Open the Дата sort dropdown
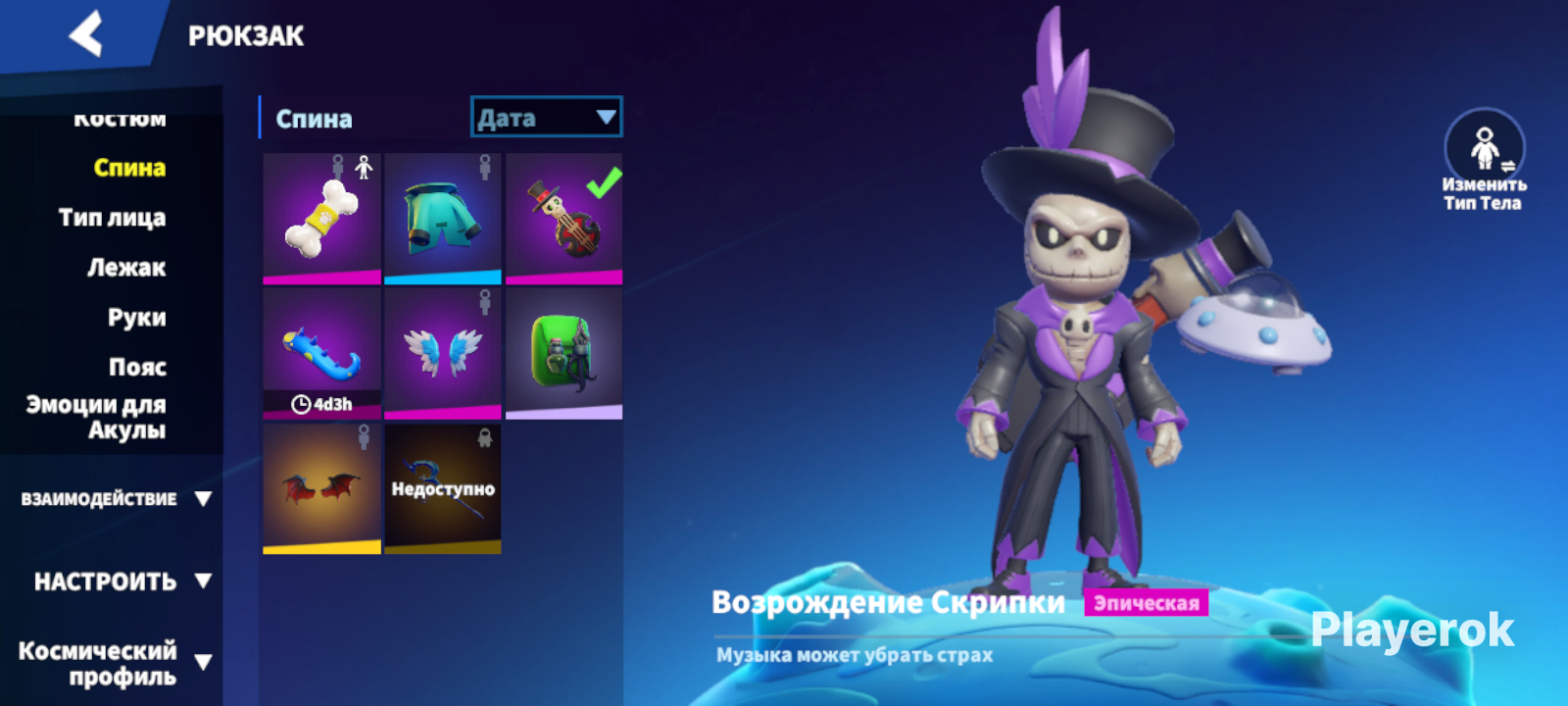 coord(546,118)
